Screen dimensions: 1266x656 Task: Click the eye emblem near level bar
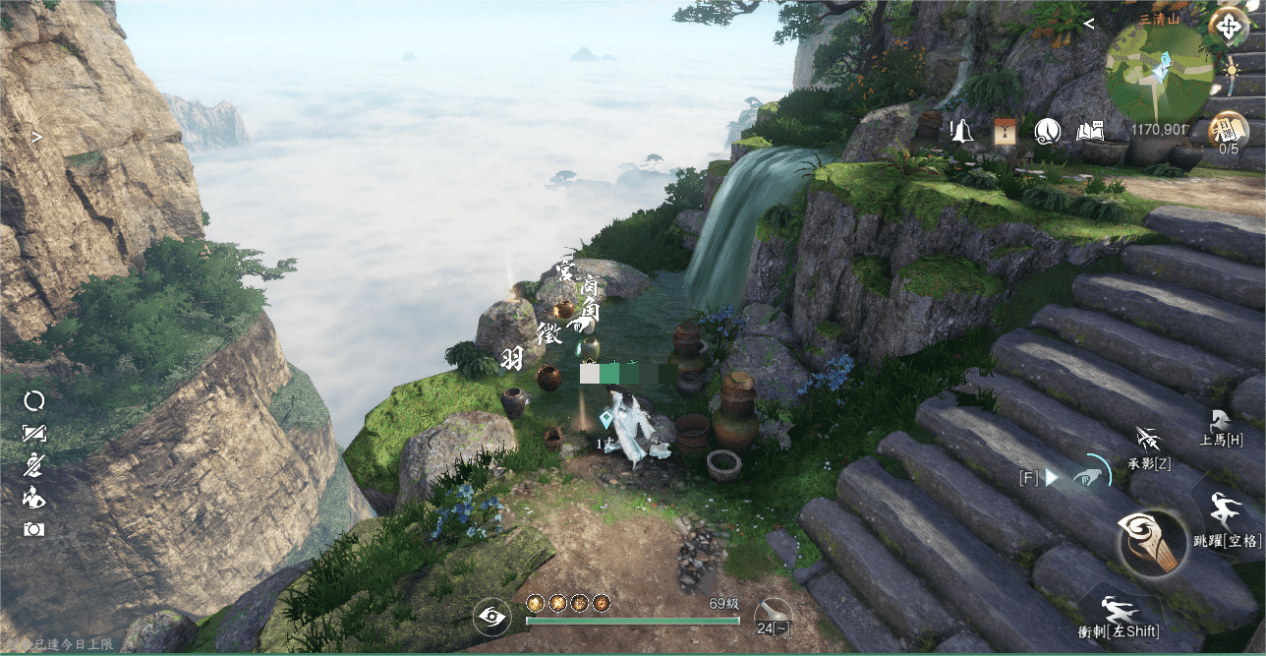click(x=491, y=616)
